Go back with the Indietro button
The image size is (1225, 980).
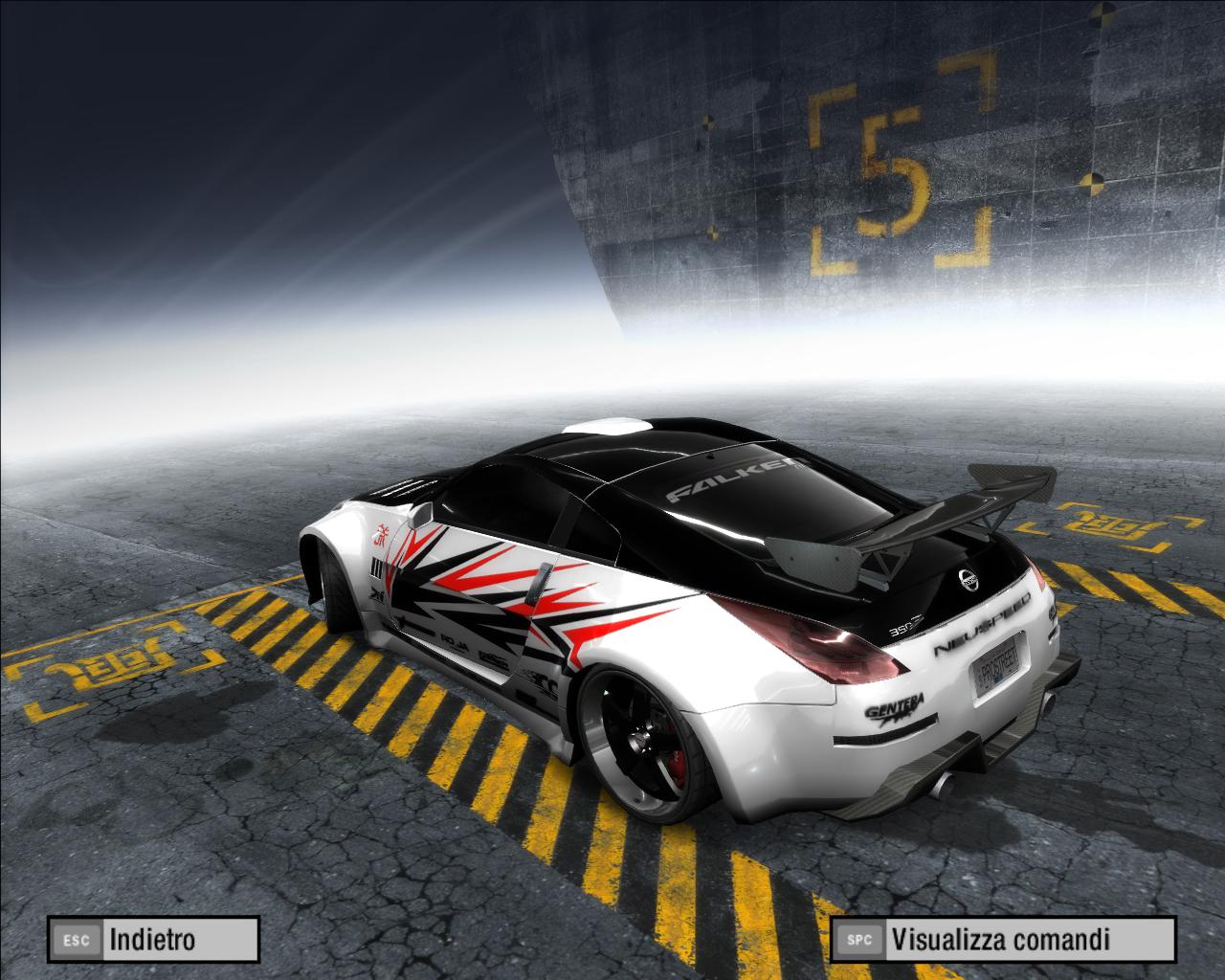coord(154,939)
